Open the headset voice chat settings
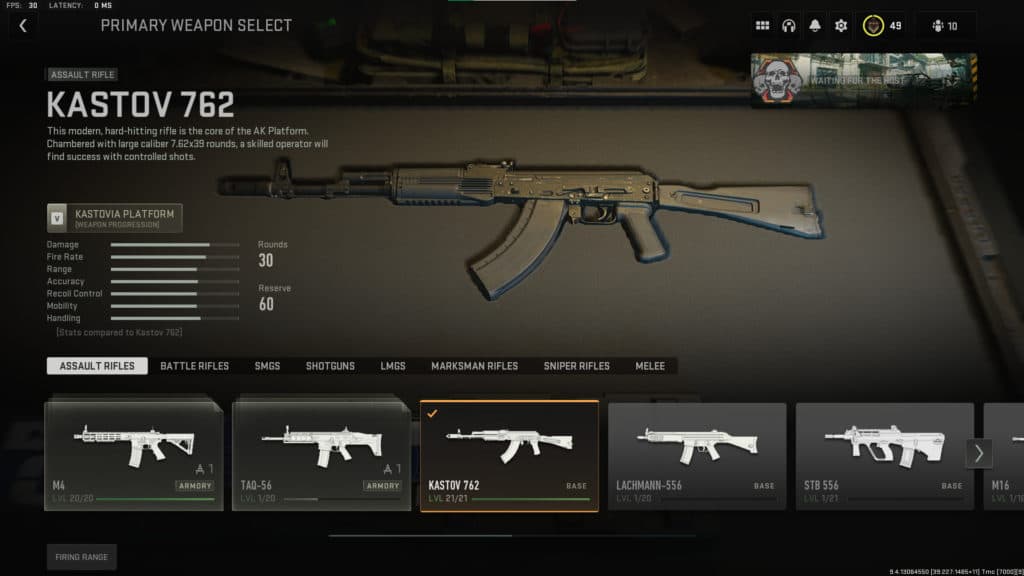The width and height of the screenshot is (1024, 576). (x=789, y=26)
